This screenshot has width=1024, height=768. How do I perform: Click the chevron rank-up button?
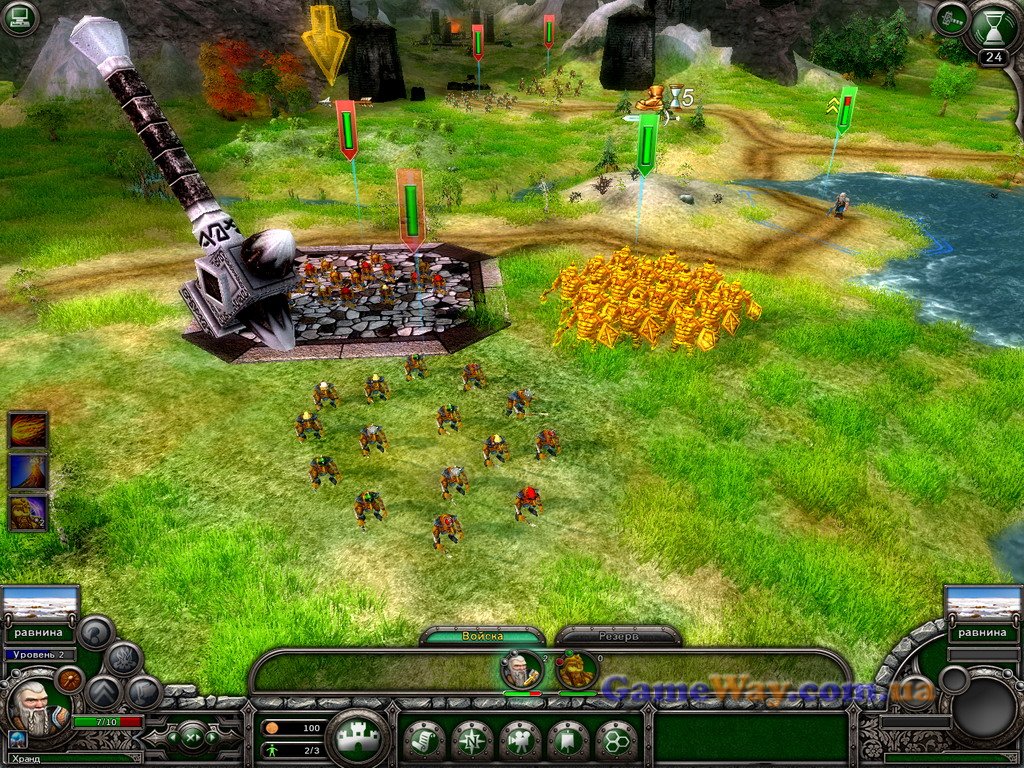point(103,692)
